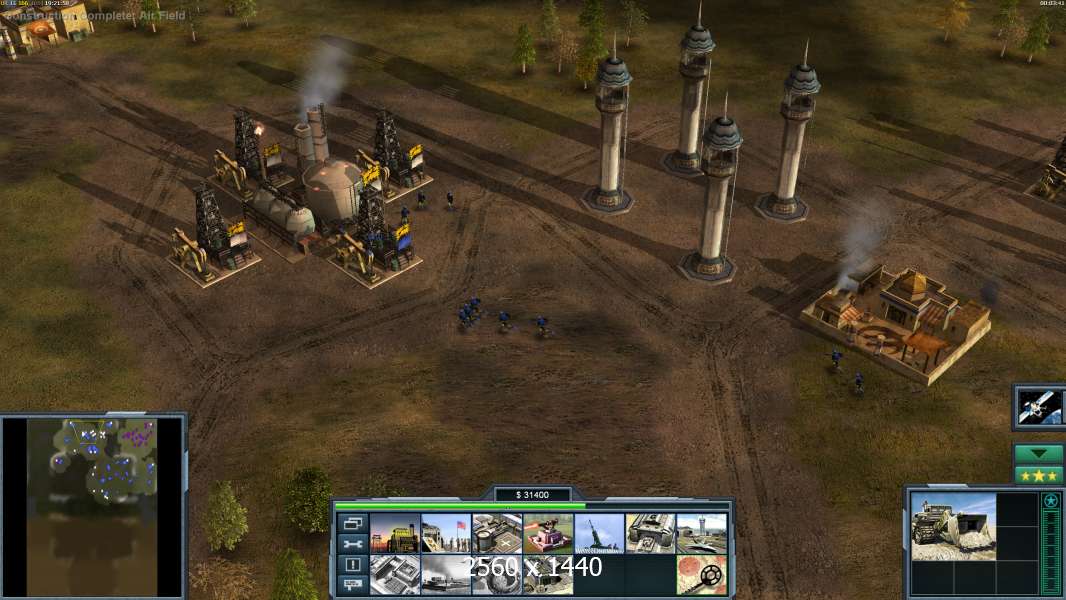1066x600 pixels.
Task: Collapse panel with green down arrow
Action: (x=1039, y=454)
